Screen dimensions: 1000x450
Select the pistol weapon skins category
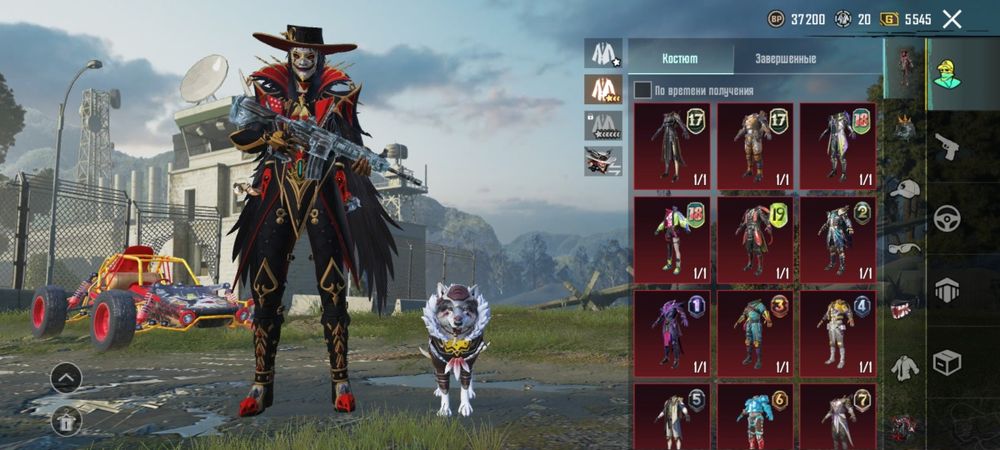(946, 146)
